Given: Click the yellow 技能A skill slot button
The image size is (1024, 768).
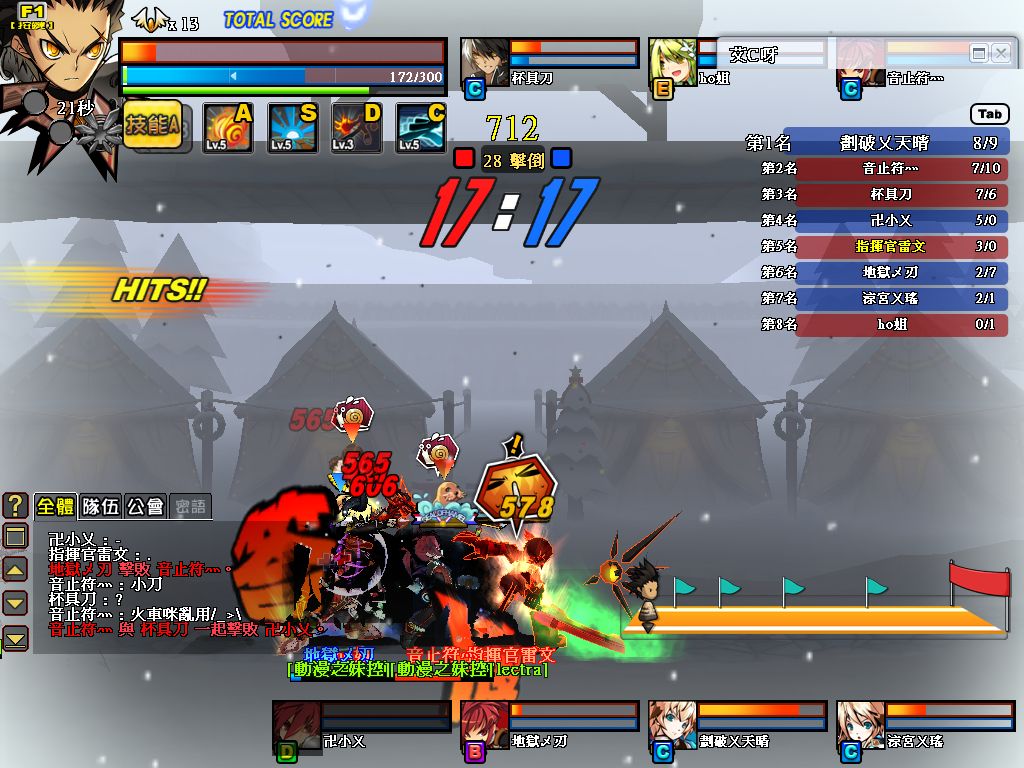Looking at the screenshot, I should pyautogui.click(x=152, y=126).
